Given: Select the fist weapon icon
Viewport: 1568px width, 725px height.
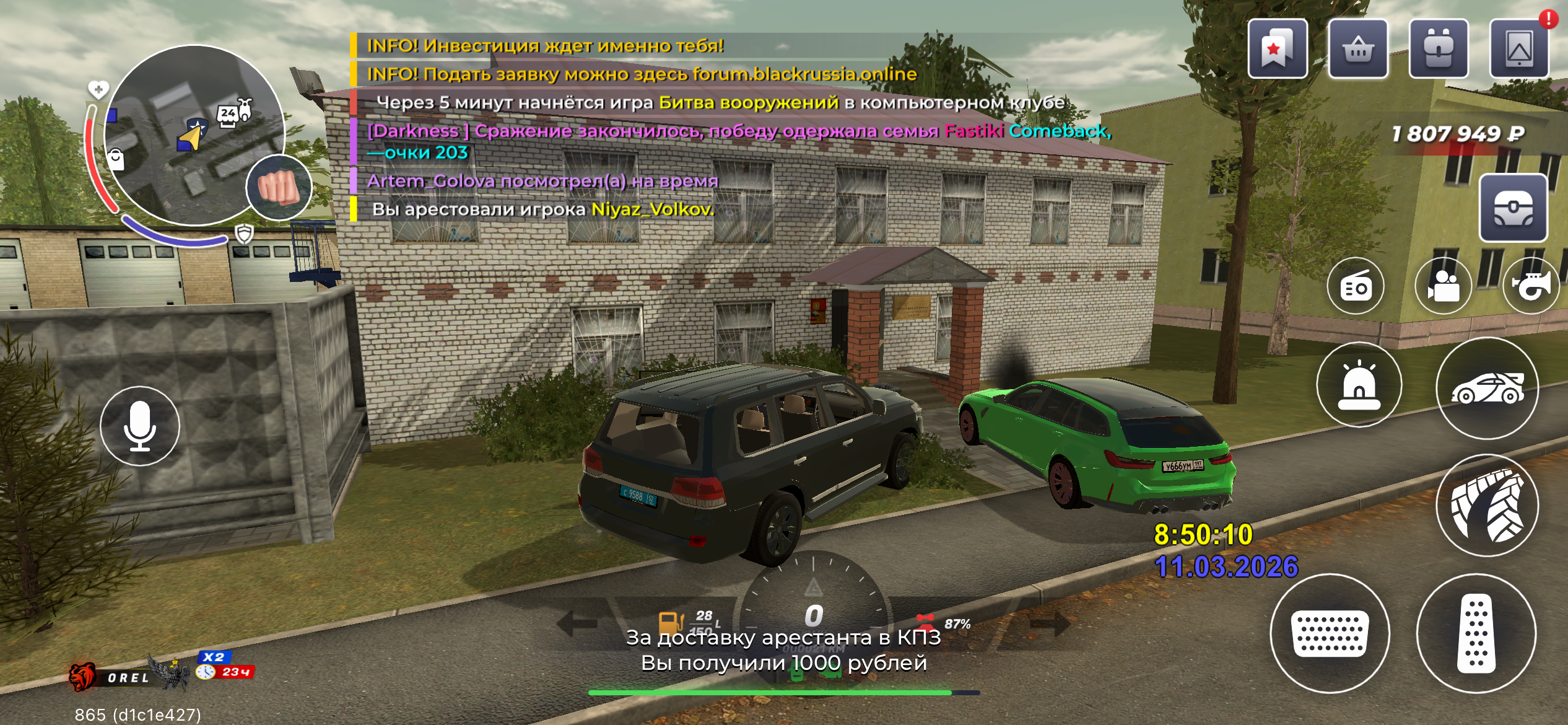Looking at the screenshot, I should point(279,187).
